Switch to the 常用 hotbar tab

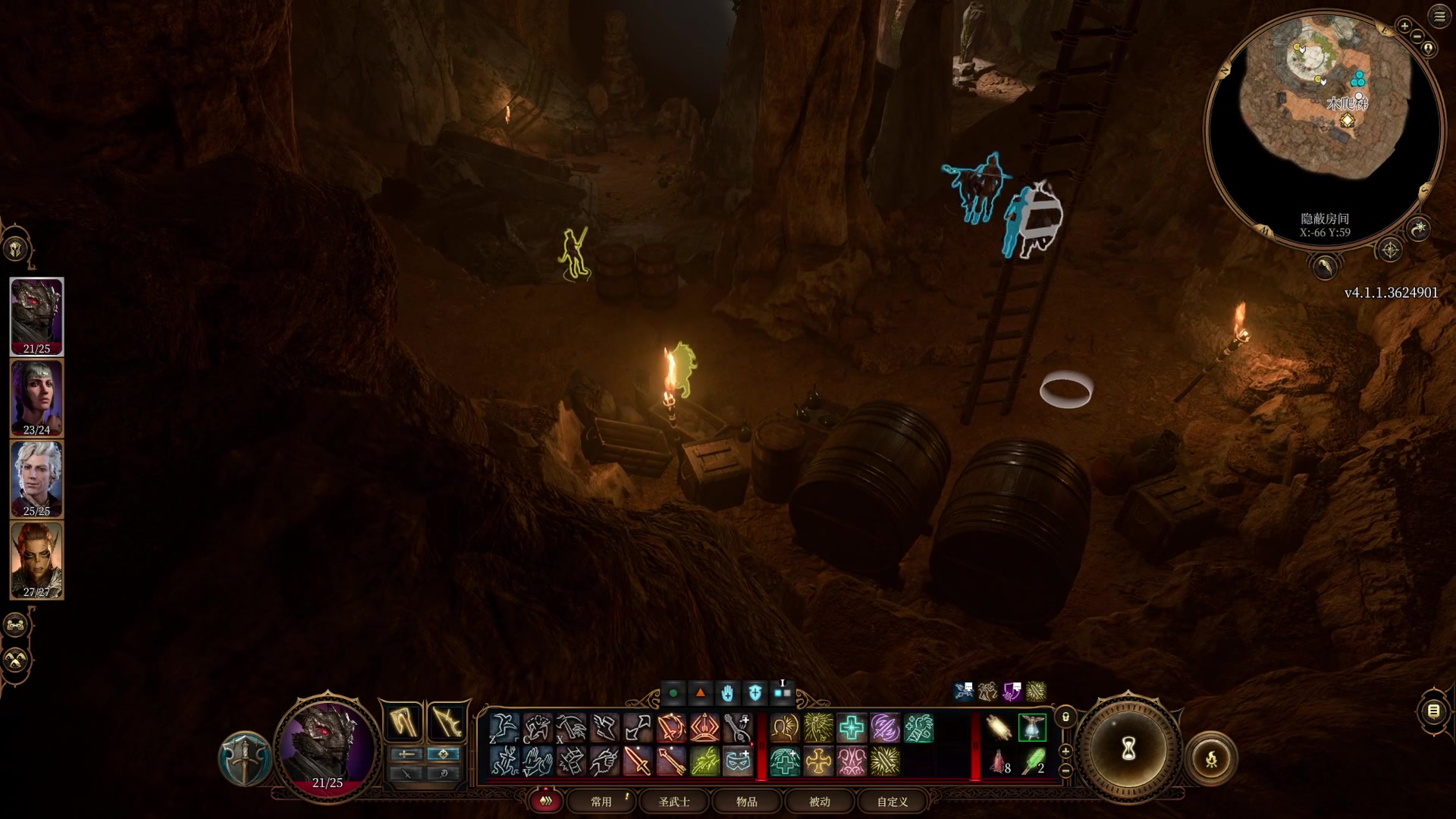pyautogui.click(x=601, y=802)
